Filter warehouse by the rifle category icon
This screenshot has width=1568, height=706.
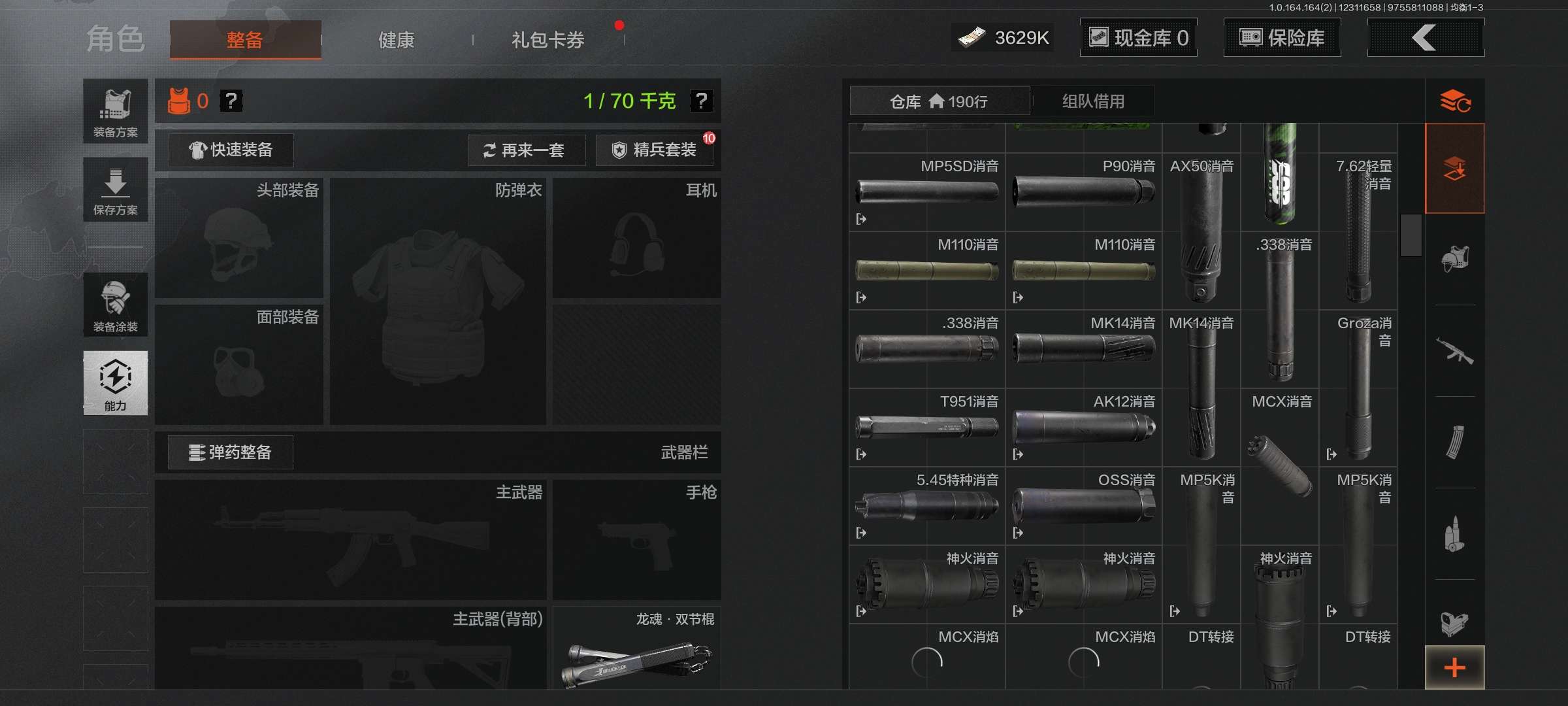tap(1454, 351)
